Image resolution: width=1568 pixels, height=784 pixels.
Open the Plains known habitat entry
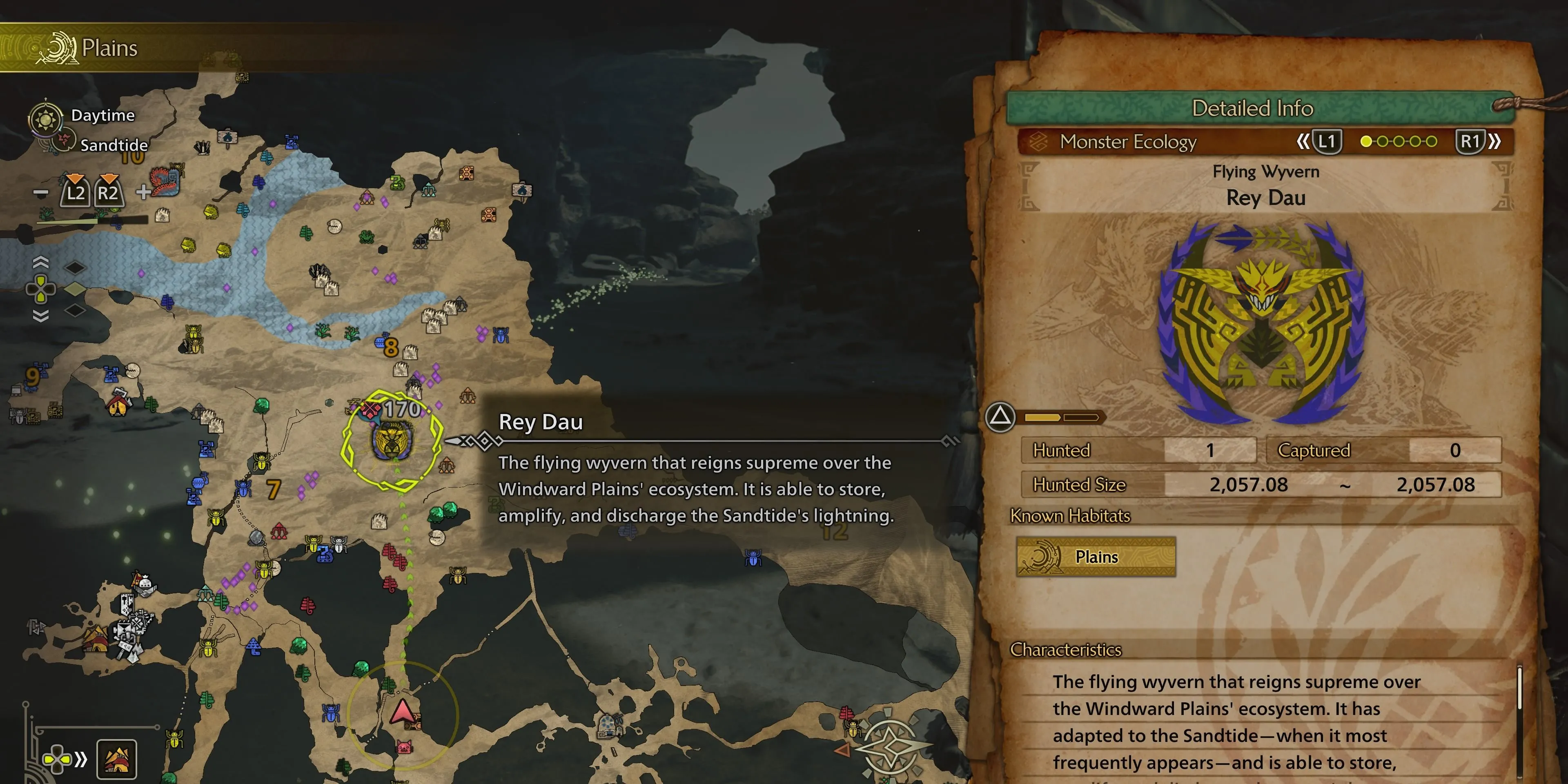[x=1096, y=556]
